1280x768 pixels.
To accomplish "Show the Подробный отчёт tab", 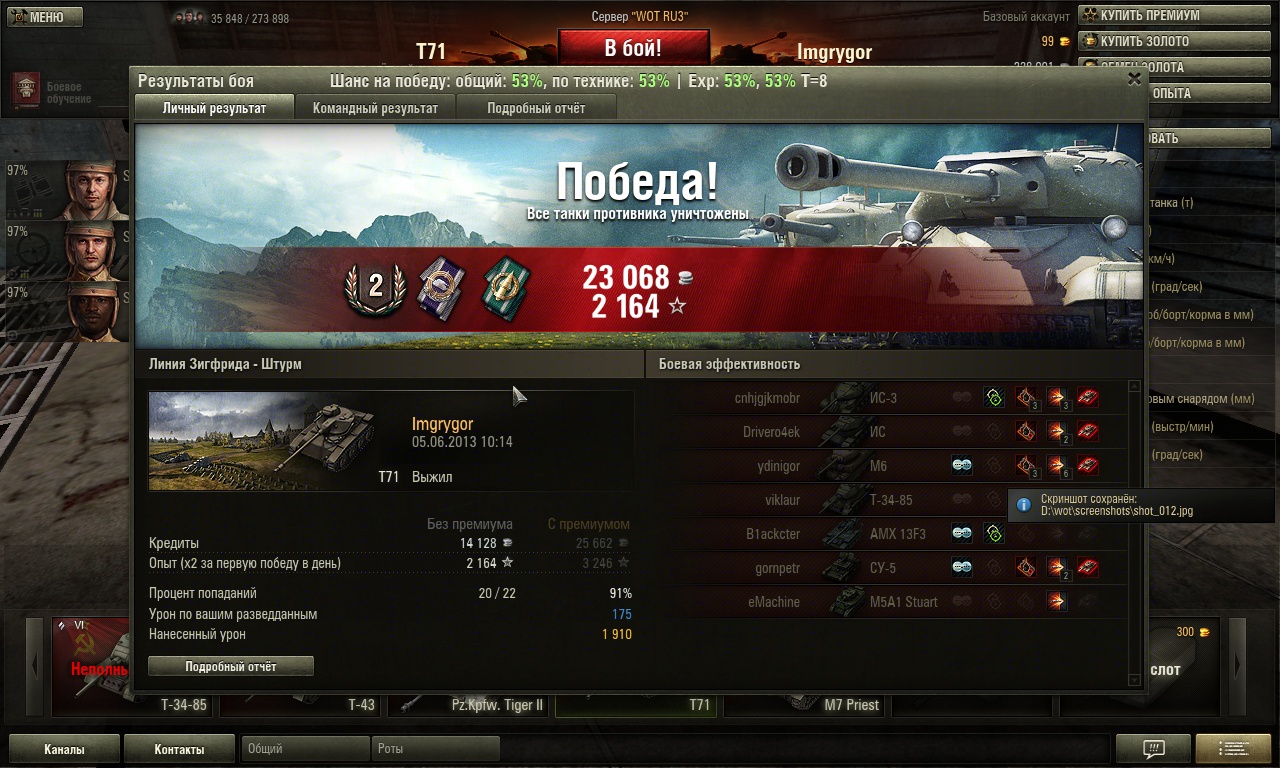I will (x=536, y=108).
